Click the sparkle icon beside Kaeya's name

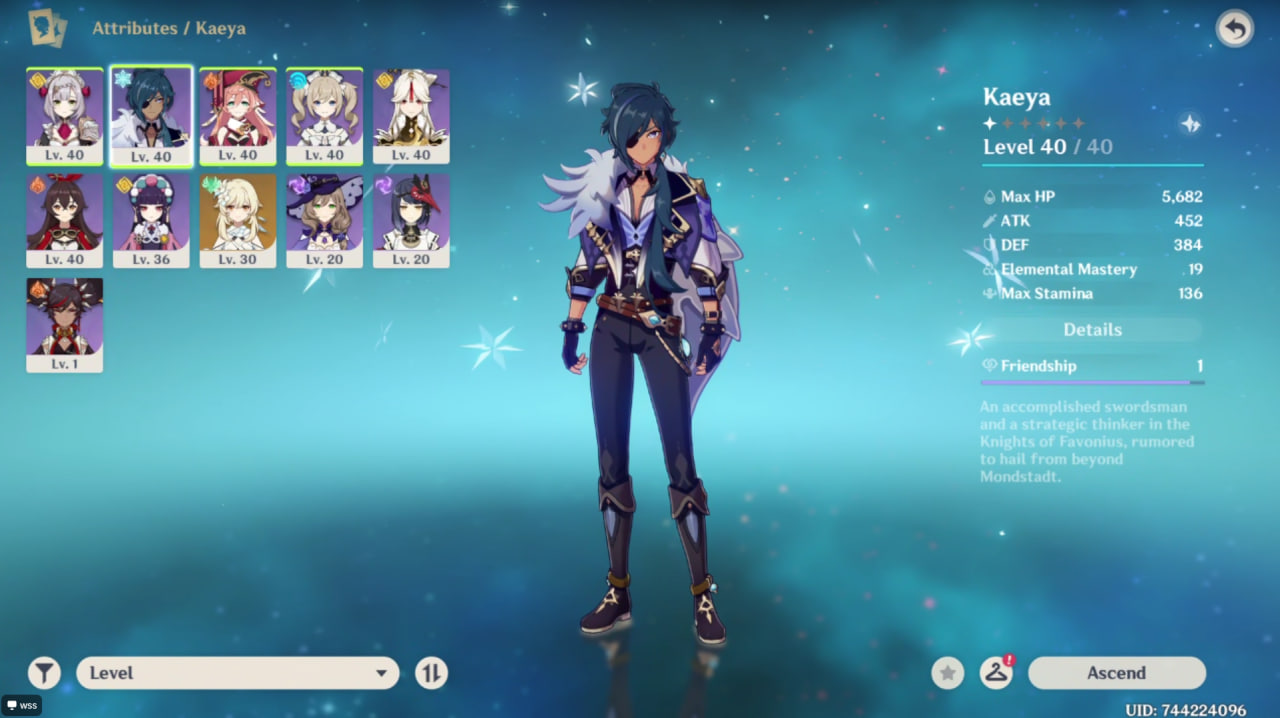[x=1190, y=124]
